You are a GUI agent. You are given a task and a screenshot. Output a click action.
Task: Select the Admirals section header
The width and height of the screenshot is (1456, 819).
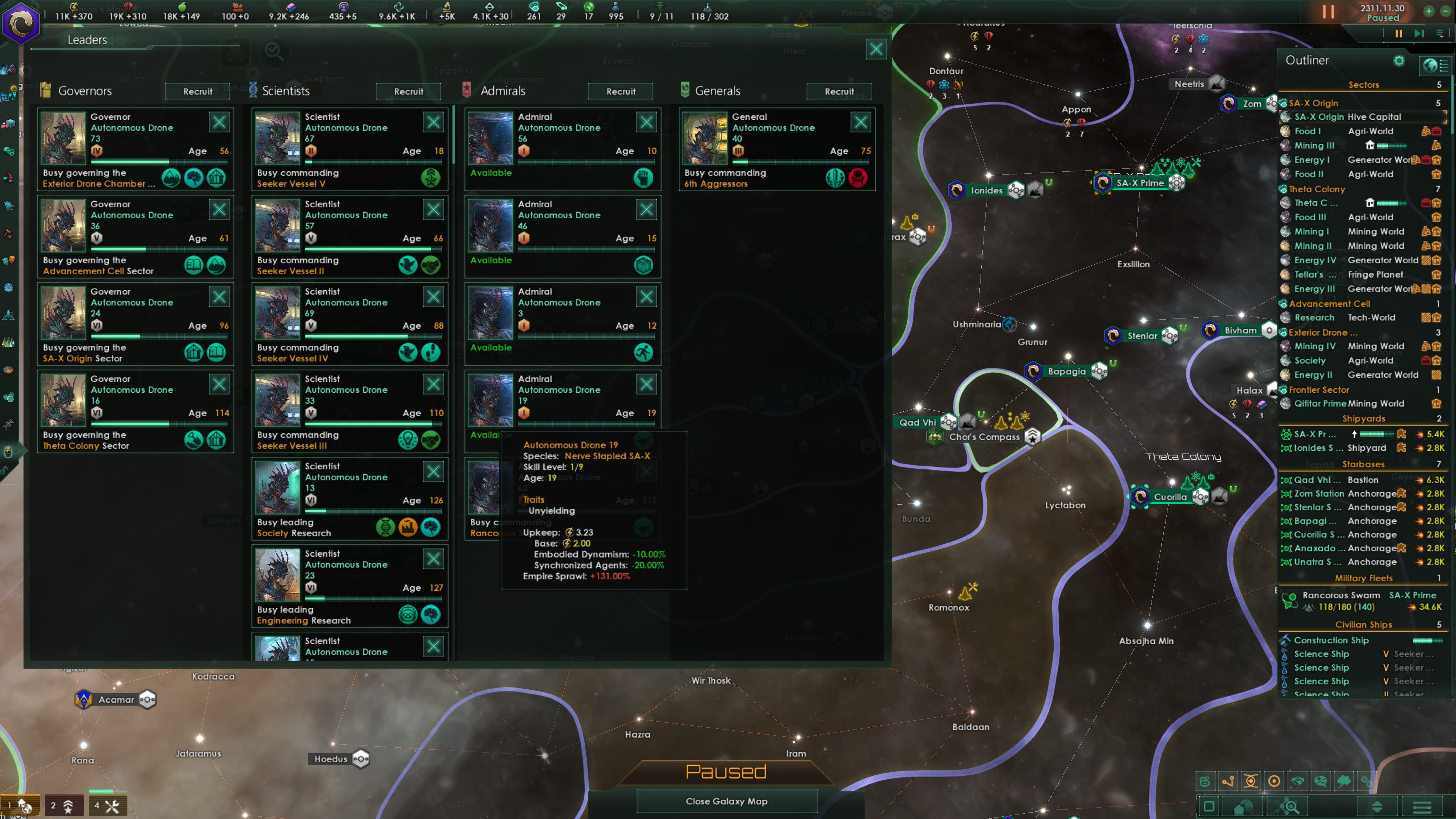(x=502, y=91)
